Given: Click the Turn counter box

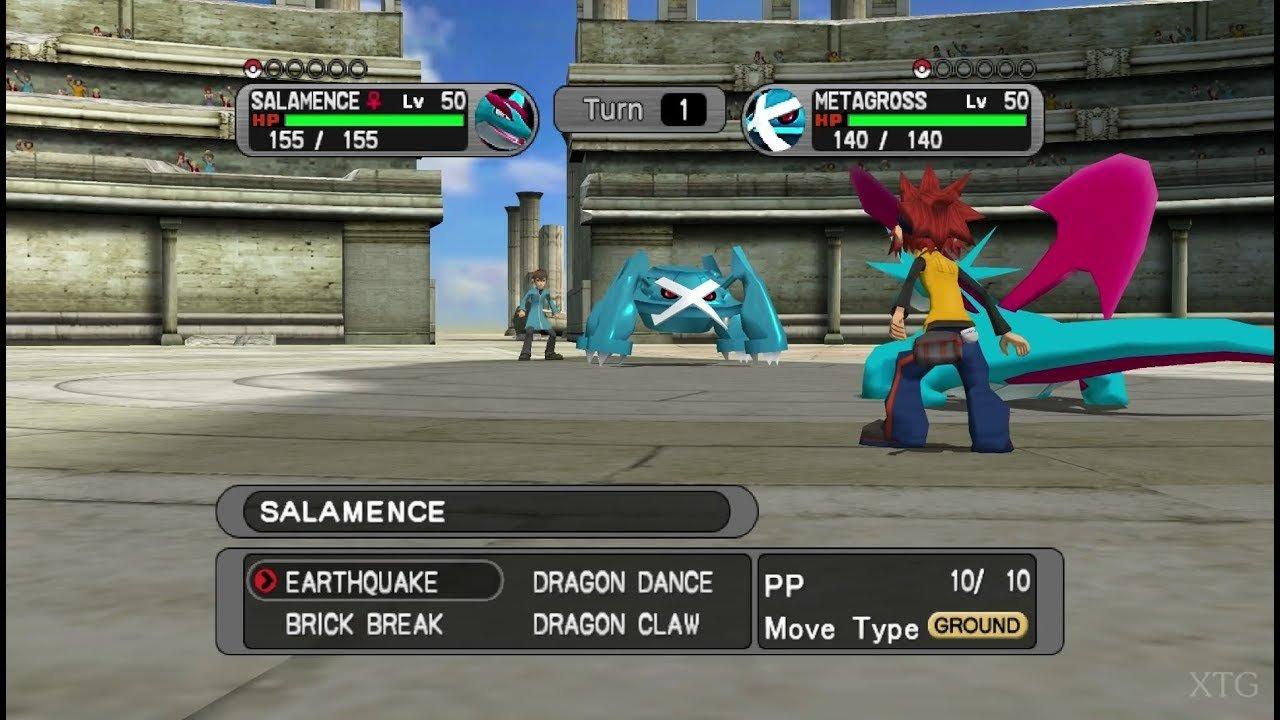Looking at the screenshot, I should [x=636, y=110].
